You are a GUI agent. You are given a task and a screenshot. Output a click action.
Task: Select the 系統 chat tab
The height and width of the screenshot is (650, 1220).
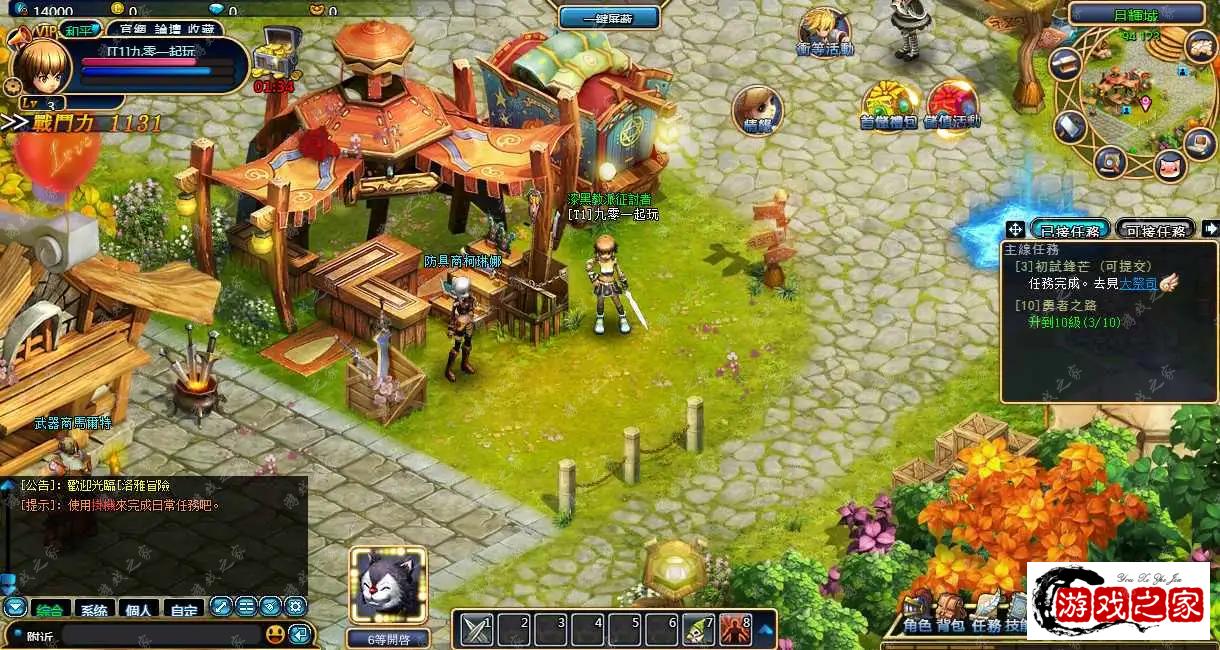[x=93, y=608]
